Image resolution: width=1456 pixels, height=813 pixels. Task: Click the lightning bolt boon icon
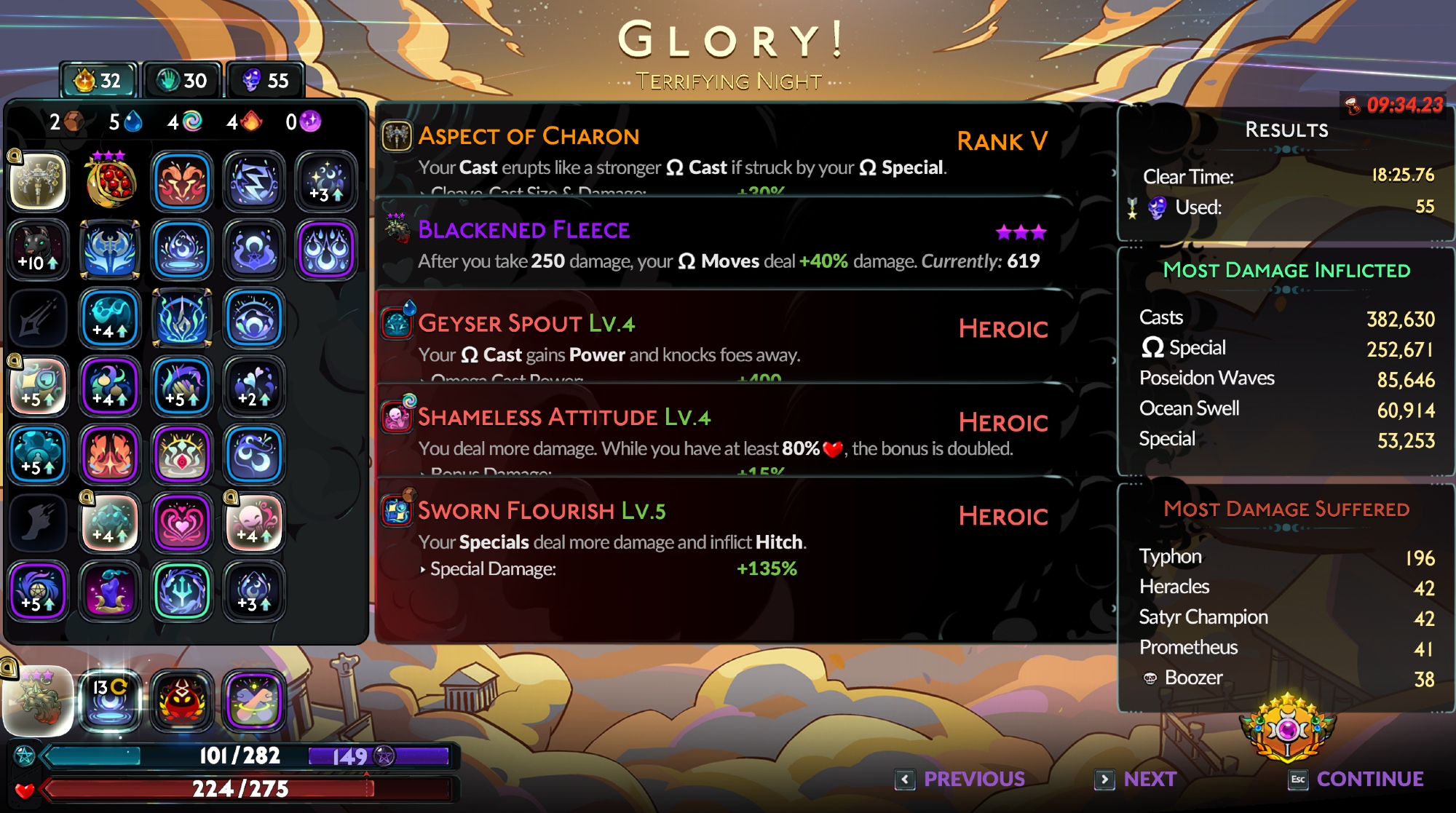pos(254,182)
